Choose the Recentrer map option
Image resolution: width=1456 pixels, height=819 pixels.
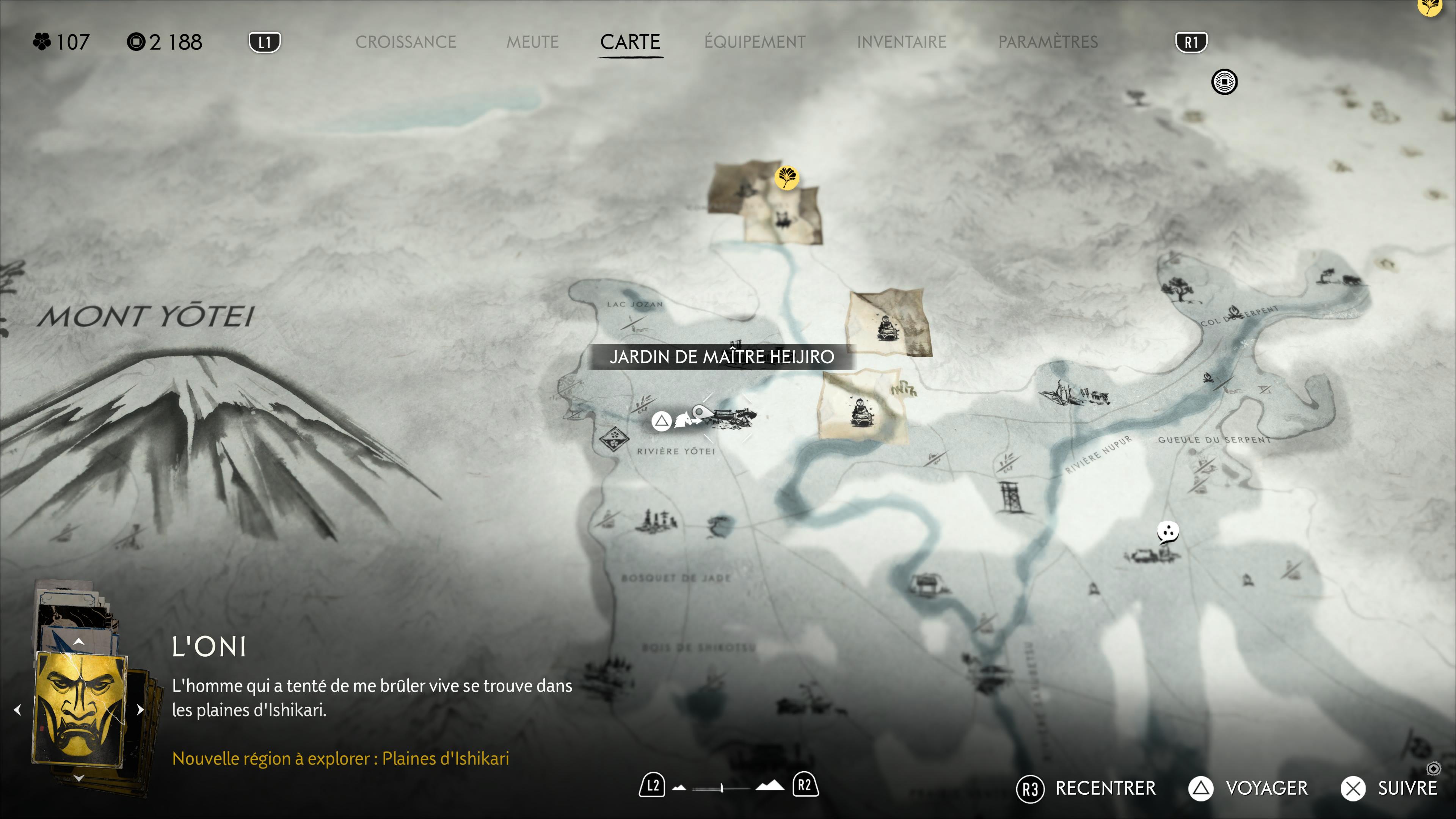1105,788
